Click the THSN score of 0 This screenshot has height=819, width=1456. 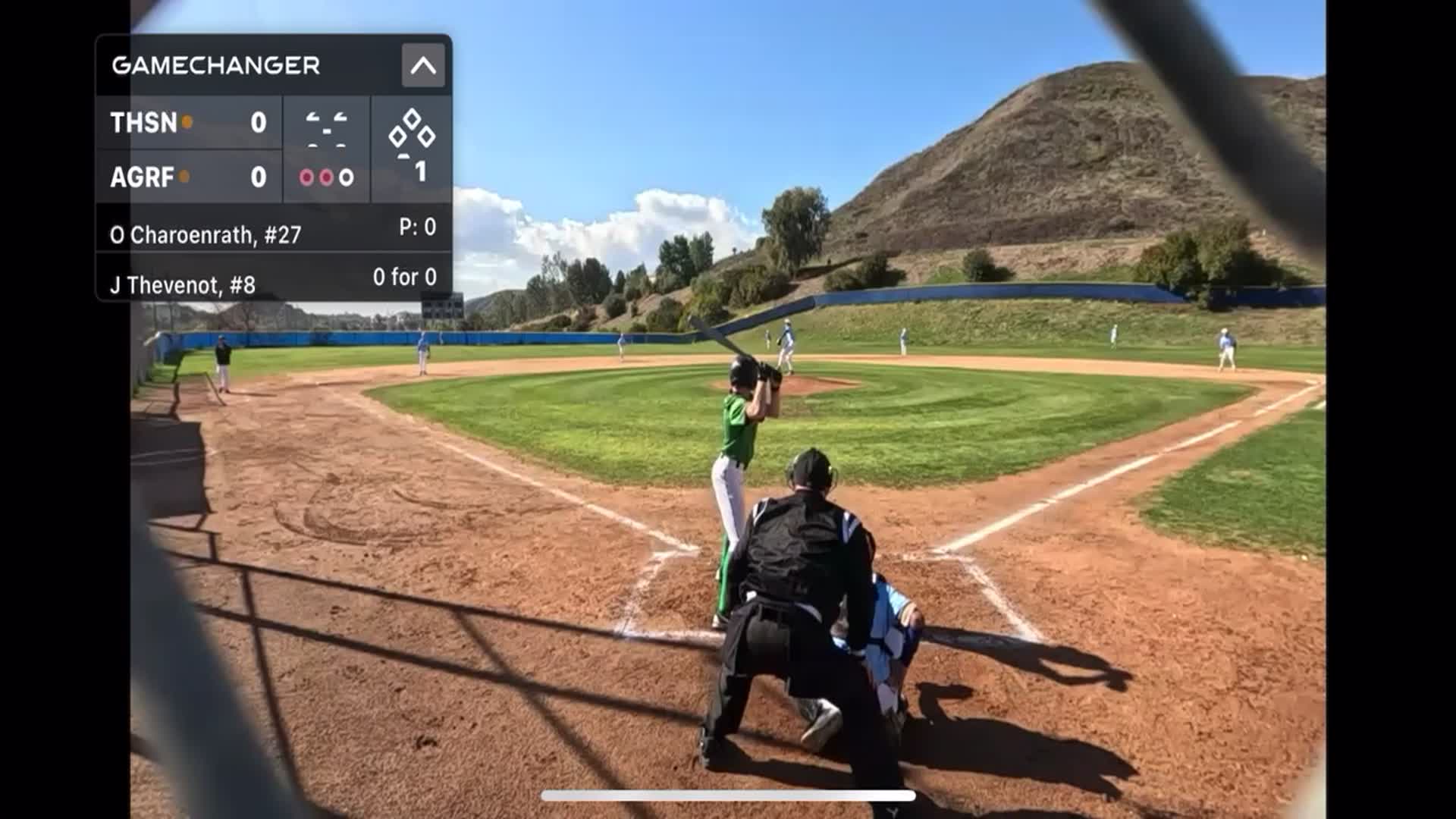[x=259, y=121]
